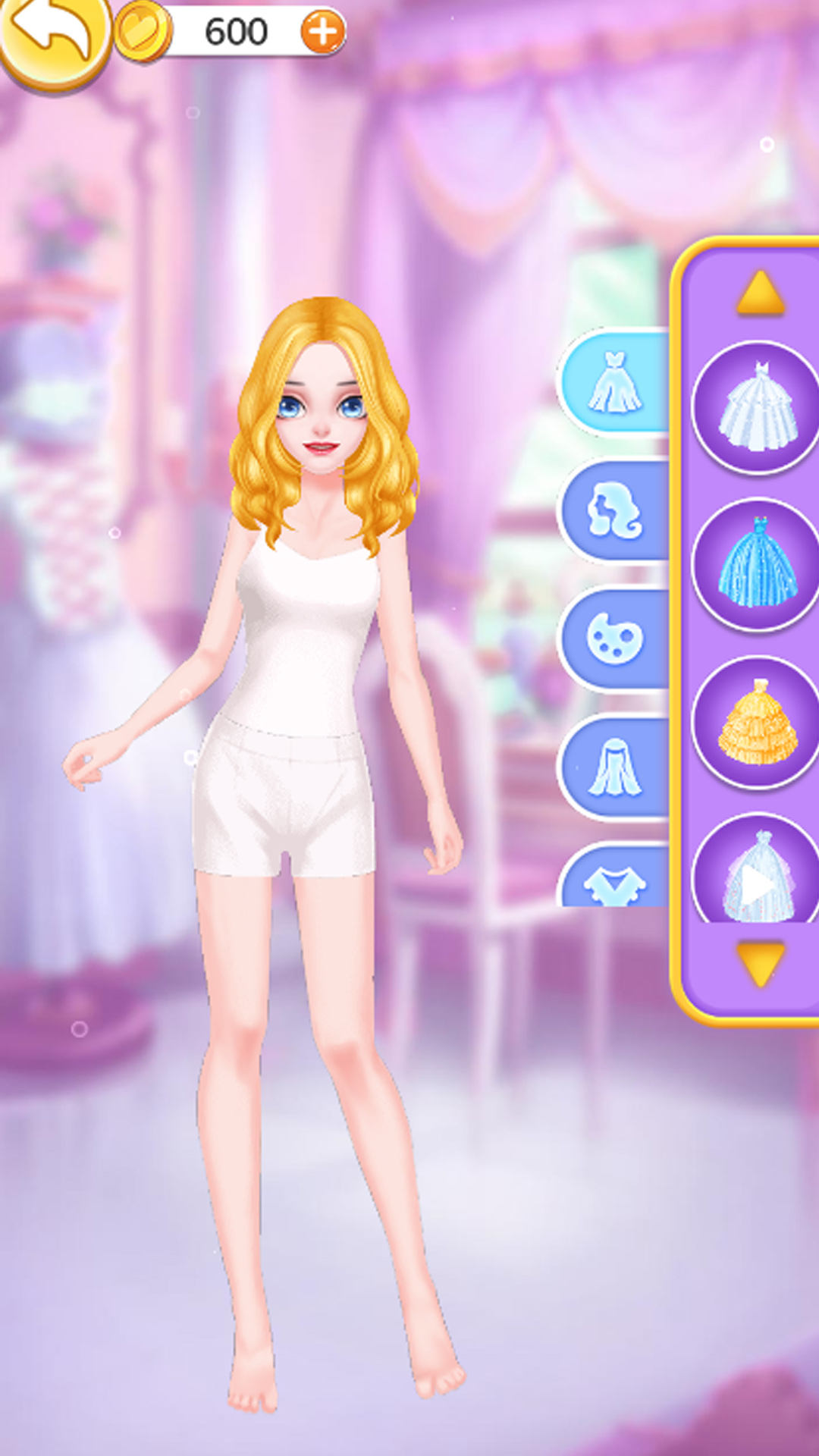Select the yellow ruffled gown thumbnail

click(x=757, y=722)
